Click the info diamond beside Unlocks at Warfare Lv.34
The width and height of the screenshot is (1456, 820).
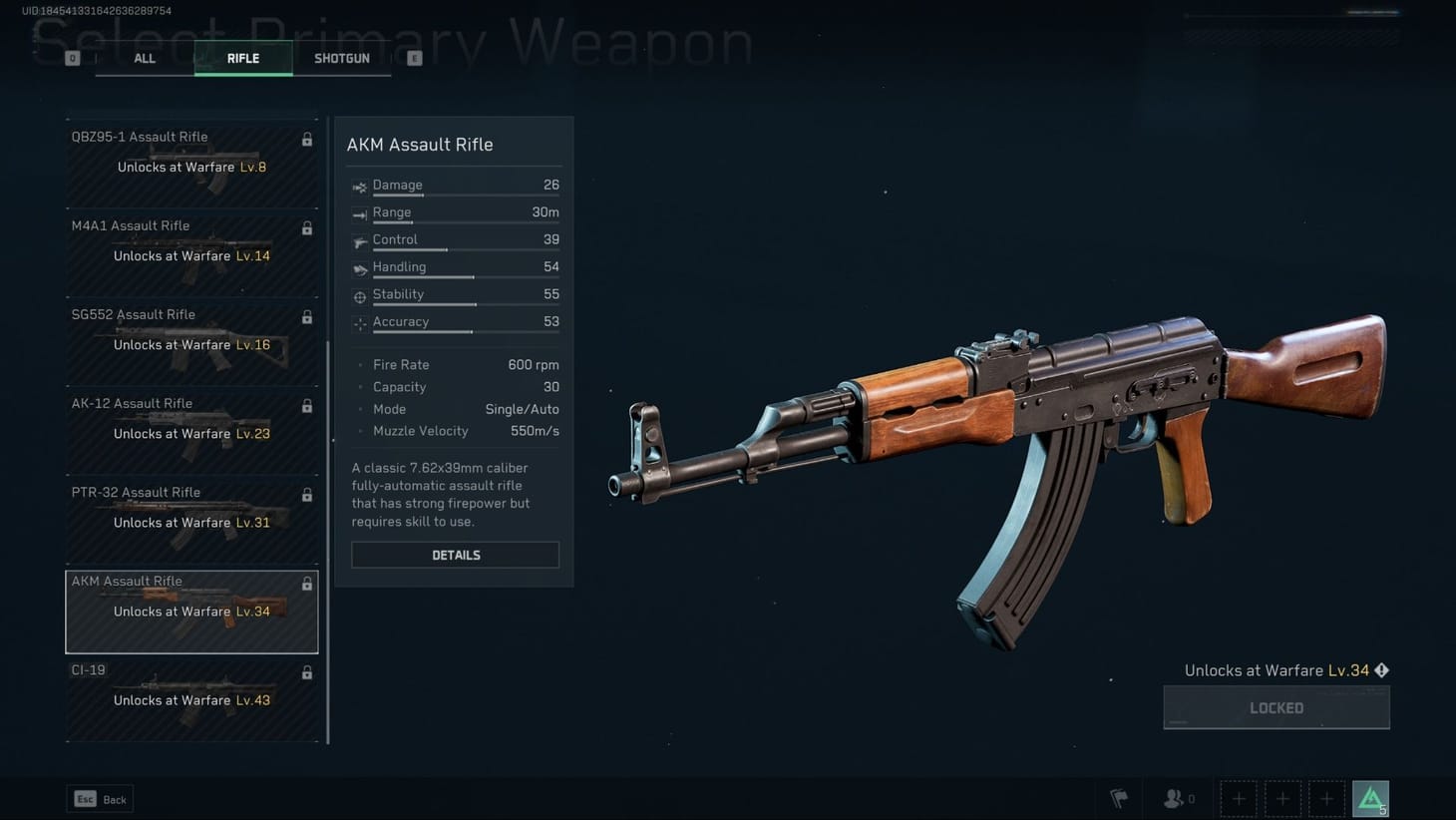[1382, 670]
